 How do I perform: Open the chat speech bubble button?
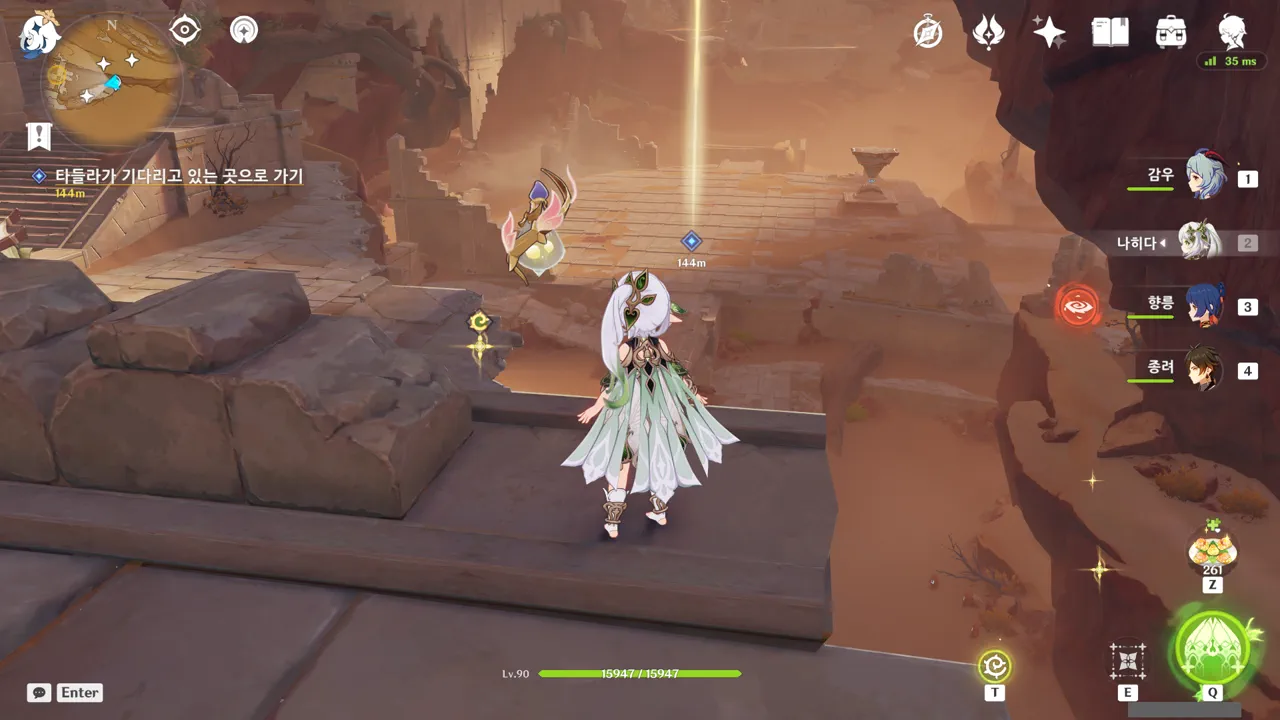click(x=39, y=692)
